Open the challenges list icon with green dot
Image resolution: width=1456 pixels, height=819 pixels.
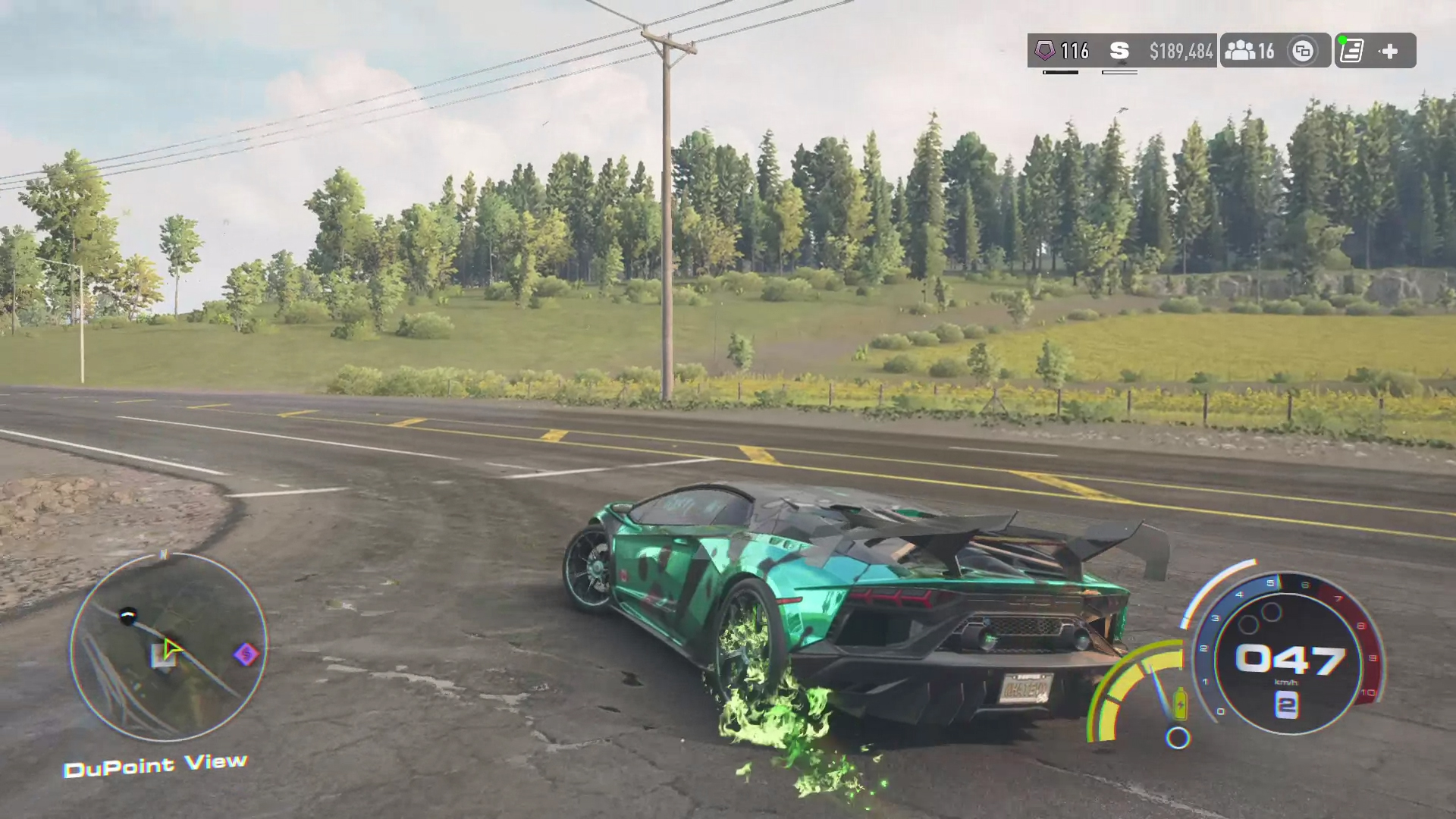click(x=1352, y=51)
